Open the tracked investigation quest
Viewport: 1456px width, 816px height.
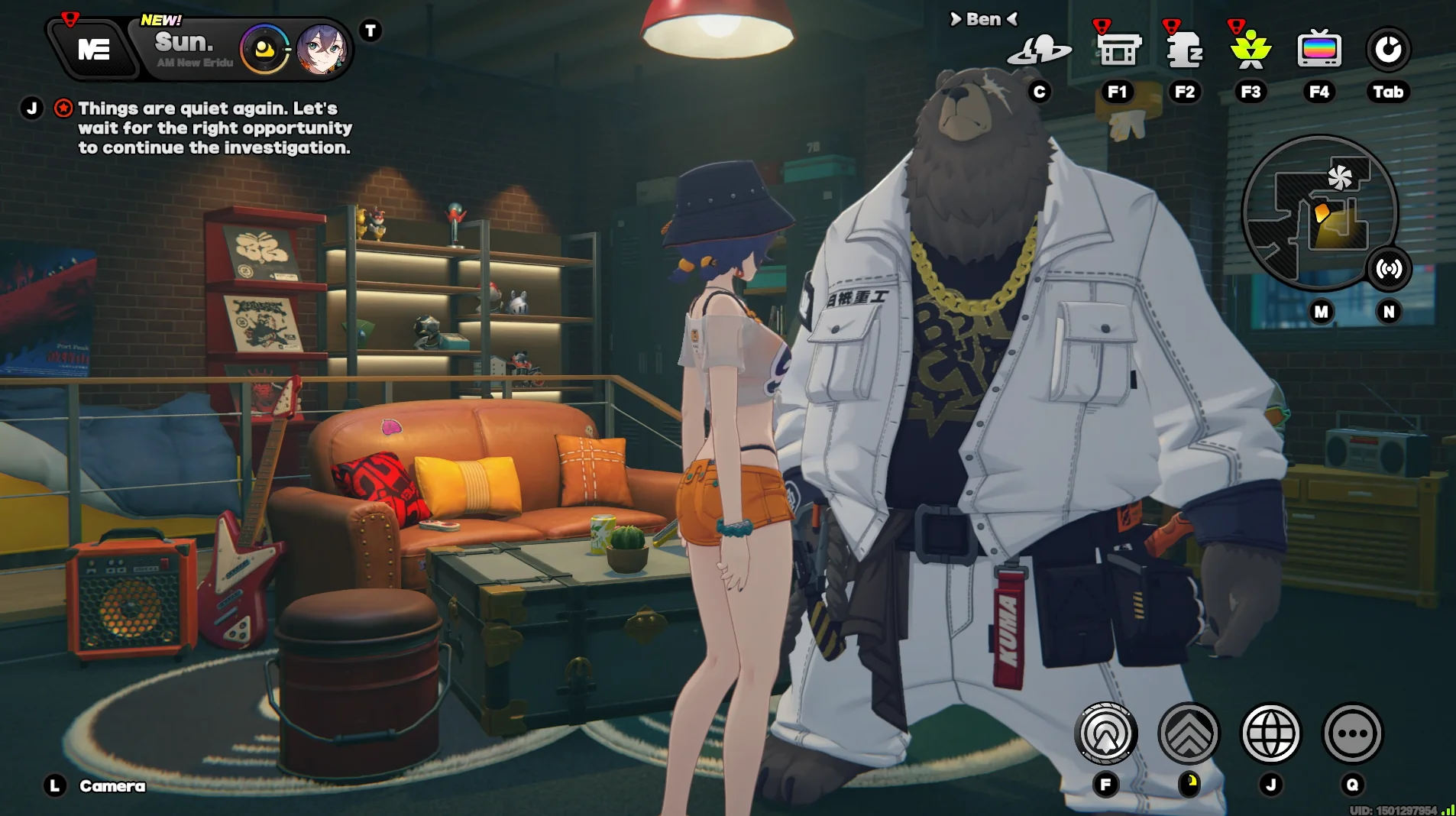tap(214, 128)
